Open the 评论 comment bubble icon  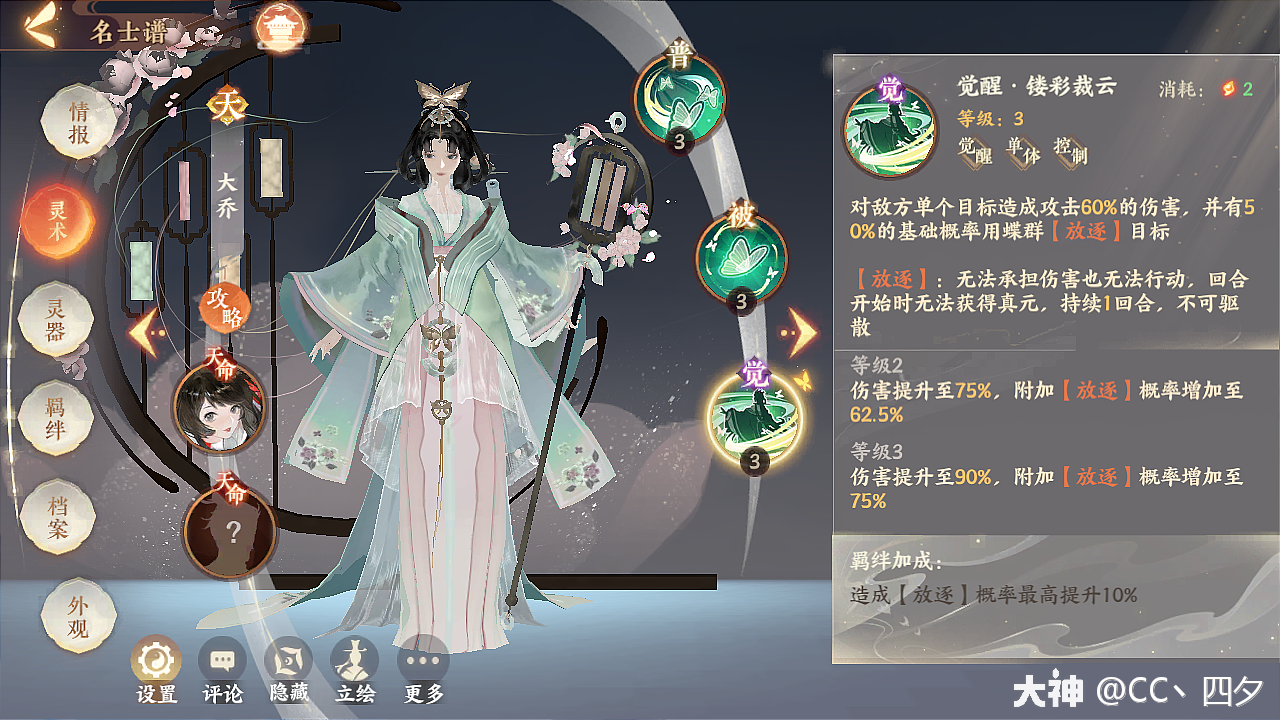tap(222, 661)
